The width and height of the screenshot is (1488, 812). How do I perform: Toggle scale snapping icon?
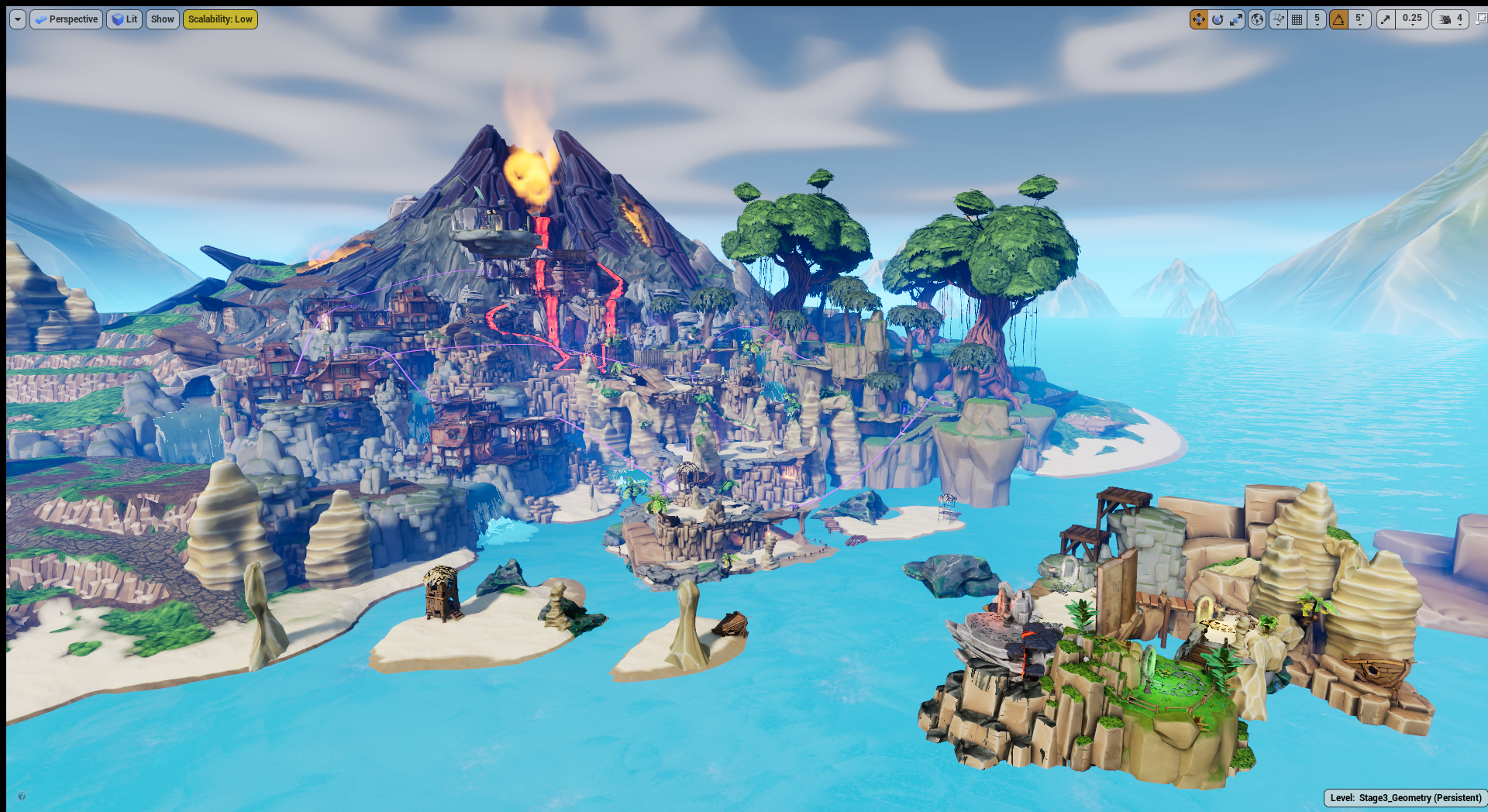(x=1386, y=19)
